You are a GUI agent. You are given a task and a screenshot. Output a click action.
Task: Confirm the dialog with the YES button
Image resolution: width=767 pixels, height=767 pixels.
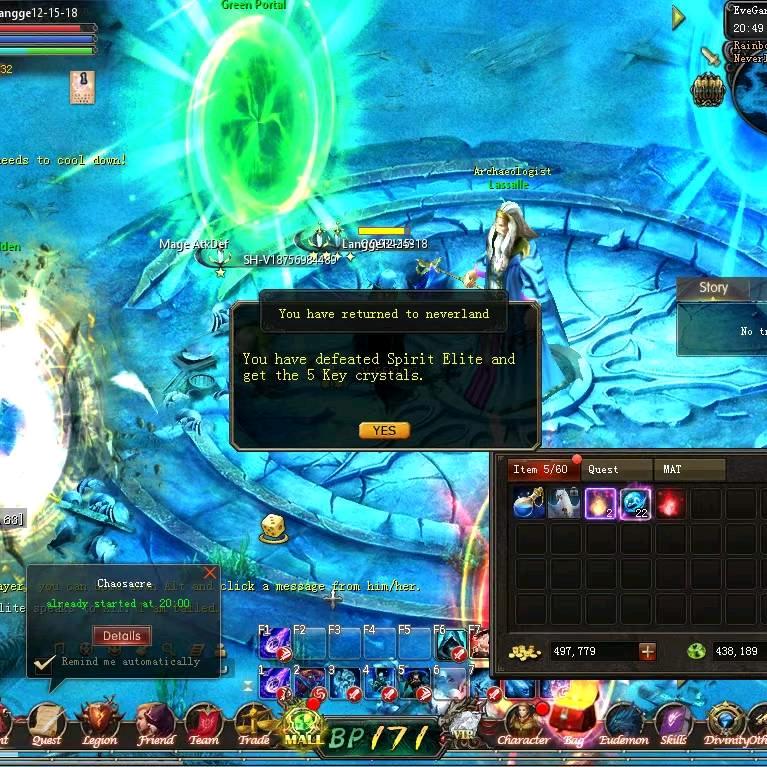coord(384,430)
